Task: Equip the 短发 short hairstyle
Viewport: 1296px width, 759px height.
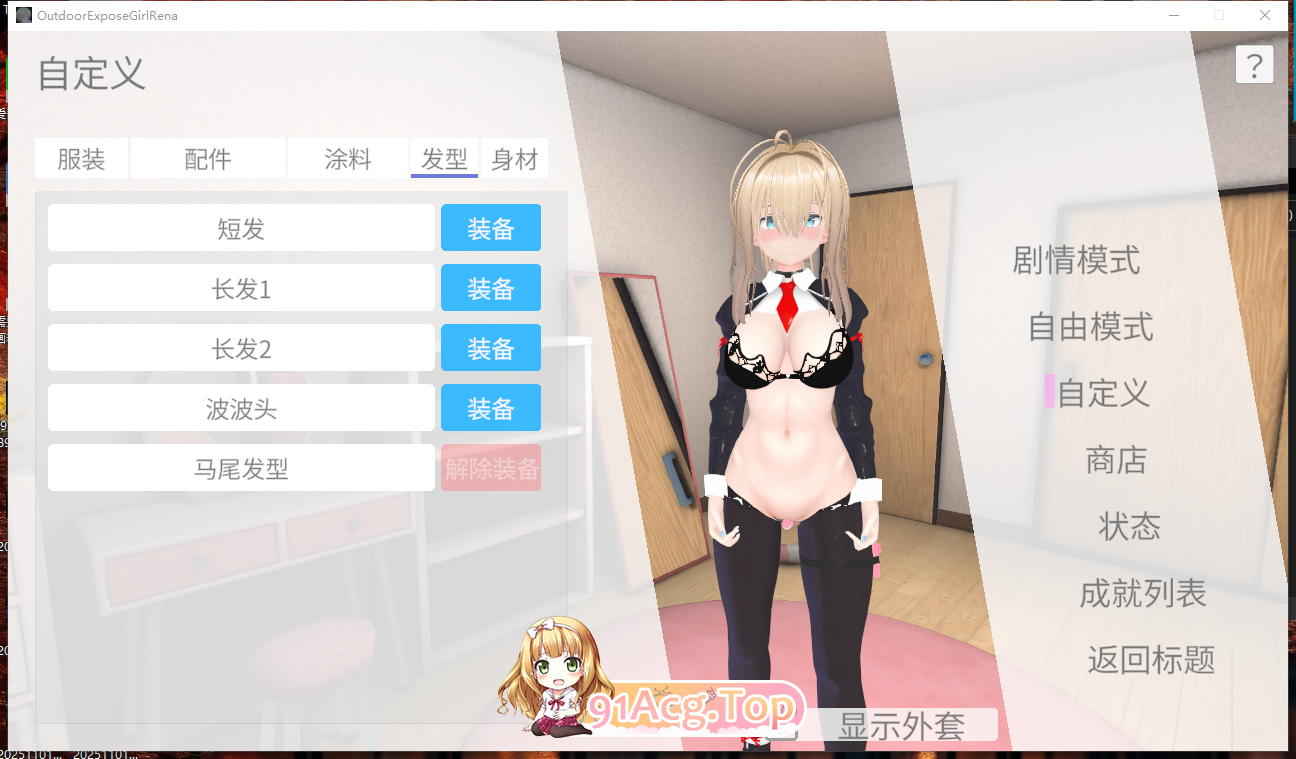Action: 491,227
